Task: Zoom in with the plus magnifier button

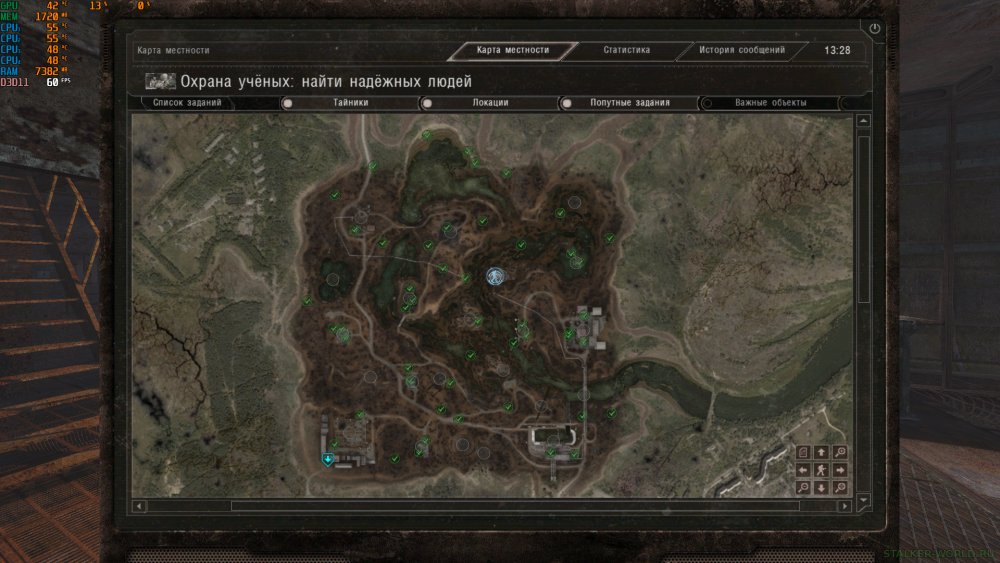Action: pyautogui.click(x=840, y=452)
